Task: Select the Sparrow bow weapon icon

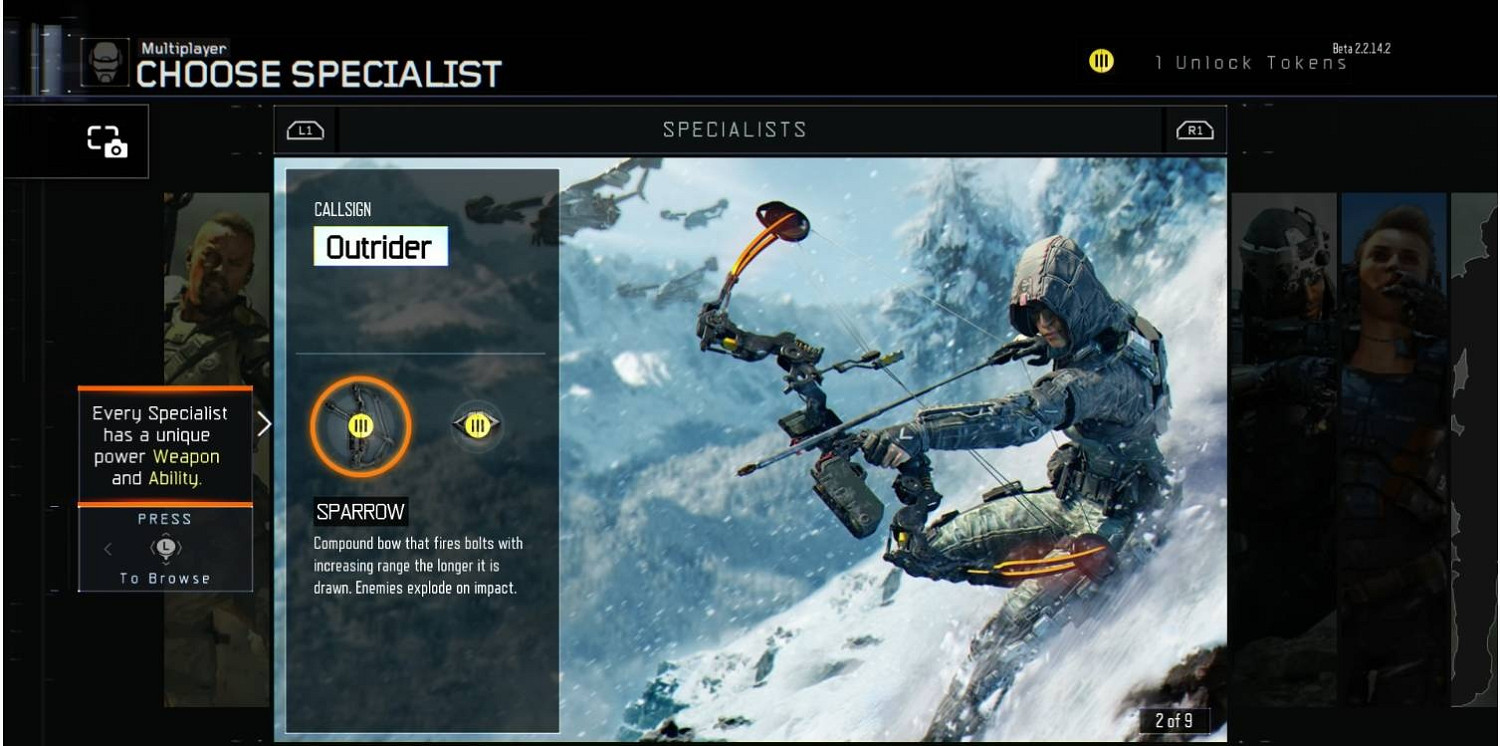Action: [360, 426]
